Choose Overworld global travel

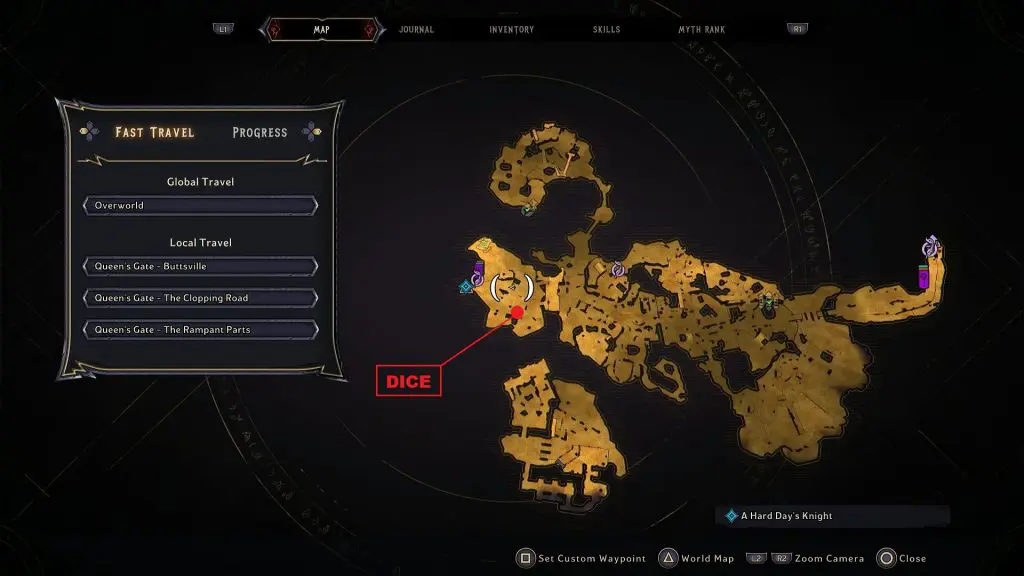click(x=200, y=206)
